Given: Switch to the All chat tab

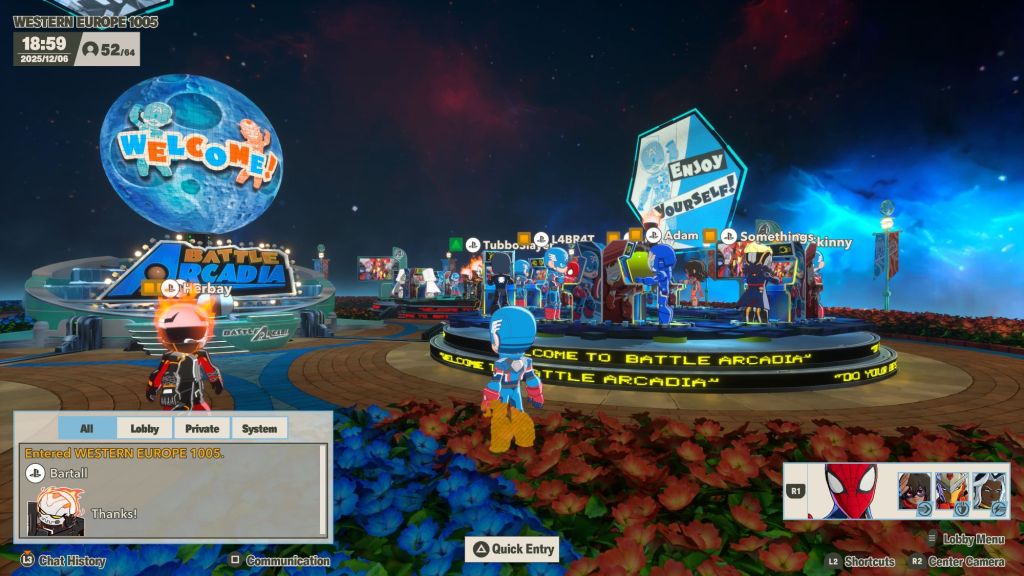Looking at the screenshot, I should 86,428.
